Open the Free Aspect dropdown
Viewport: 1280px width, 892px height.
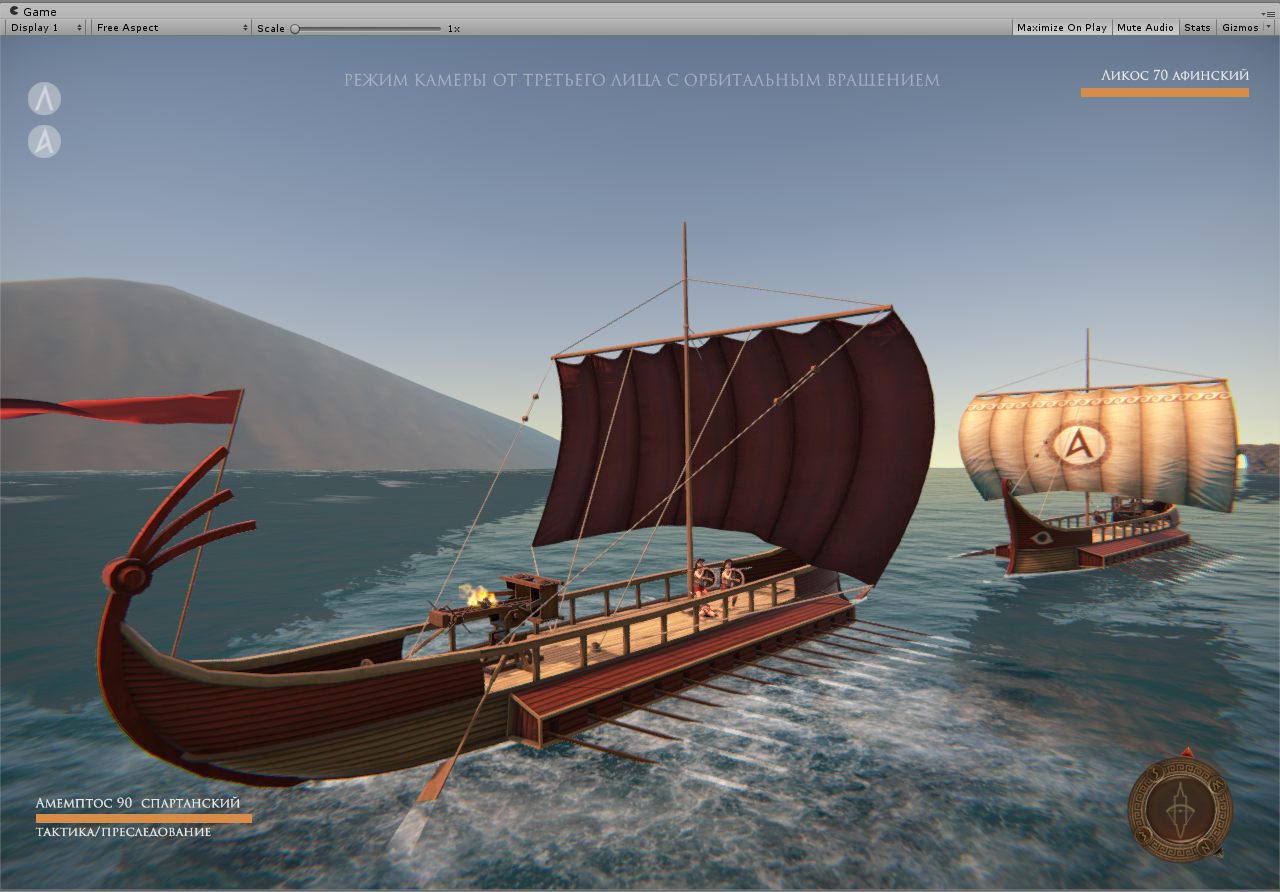tap(171, 28)
